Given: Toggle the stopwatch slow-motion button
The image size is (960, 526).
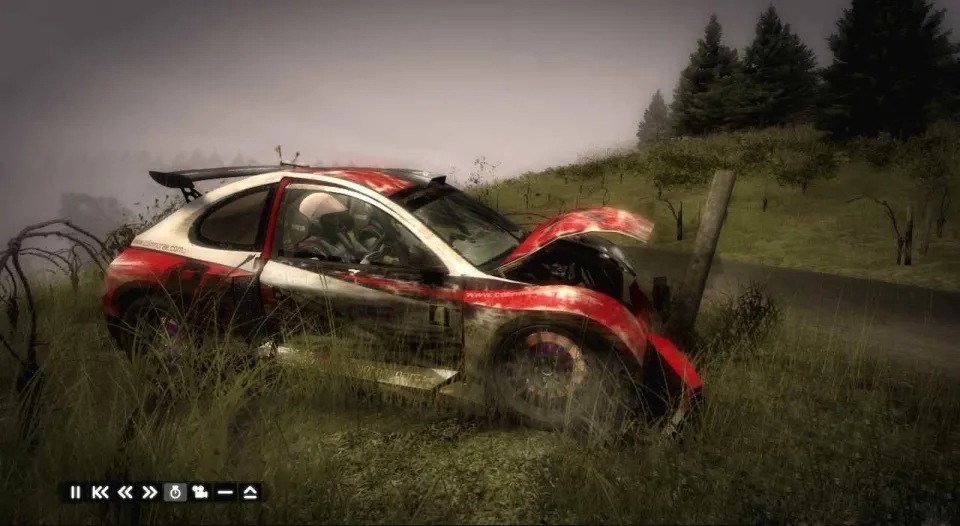Looking at the screenshot, I should 175,492.
